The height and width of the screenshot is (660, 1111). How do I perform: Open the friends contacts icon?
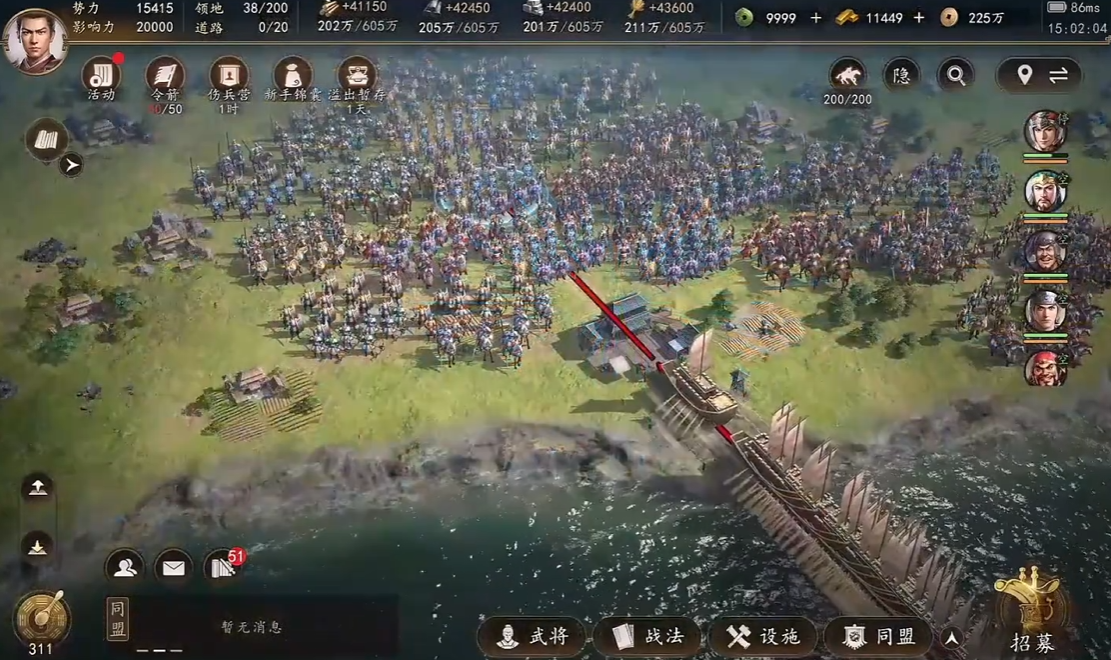point(125,568)
